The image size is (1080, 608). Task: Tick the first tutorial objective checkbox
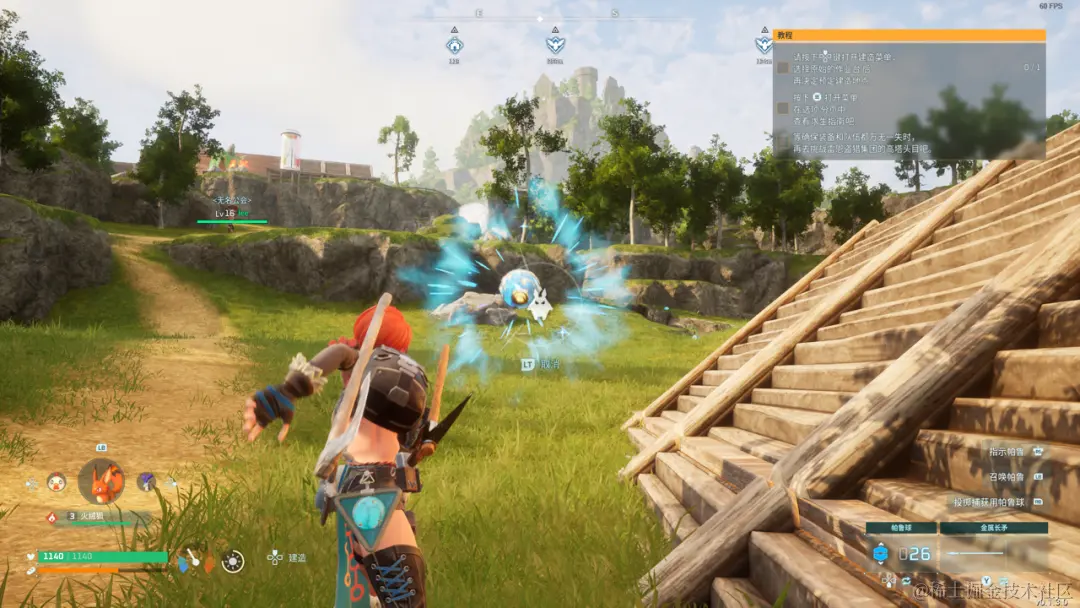(x=783, y=68)
